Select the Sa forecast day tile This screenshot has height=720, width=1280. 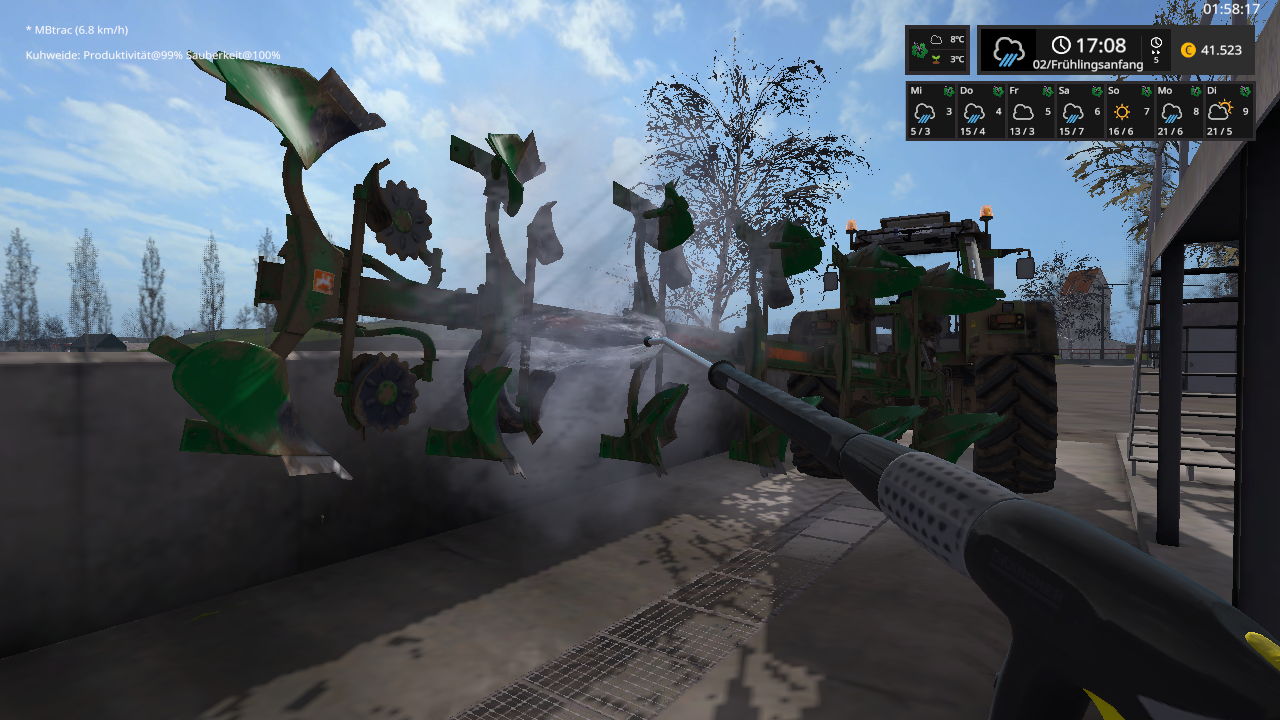(x=1079, y=111)
